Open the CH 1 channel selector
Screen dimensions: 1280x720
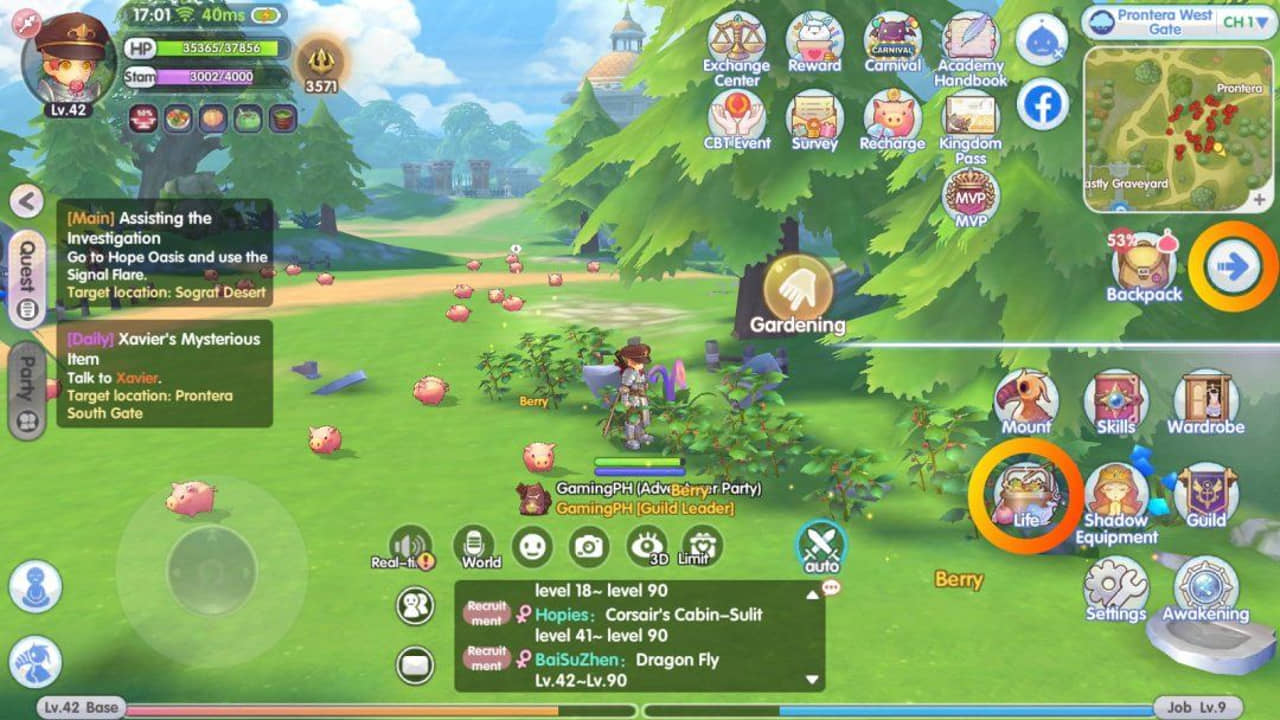click(x=1242, y=22)
